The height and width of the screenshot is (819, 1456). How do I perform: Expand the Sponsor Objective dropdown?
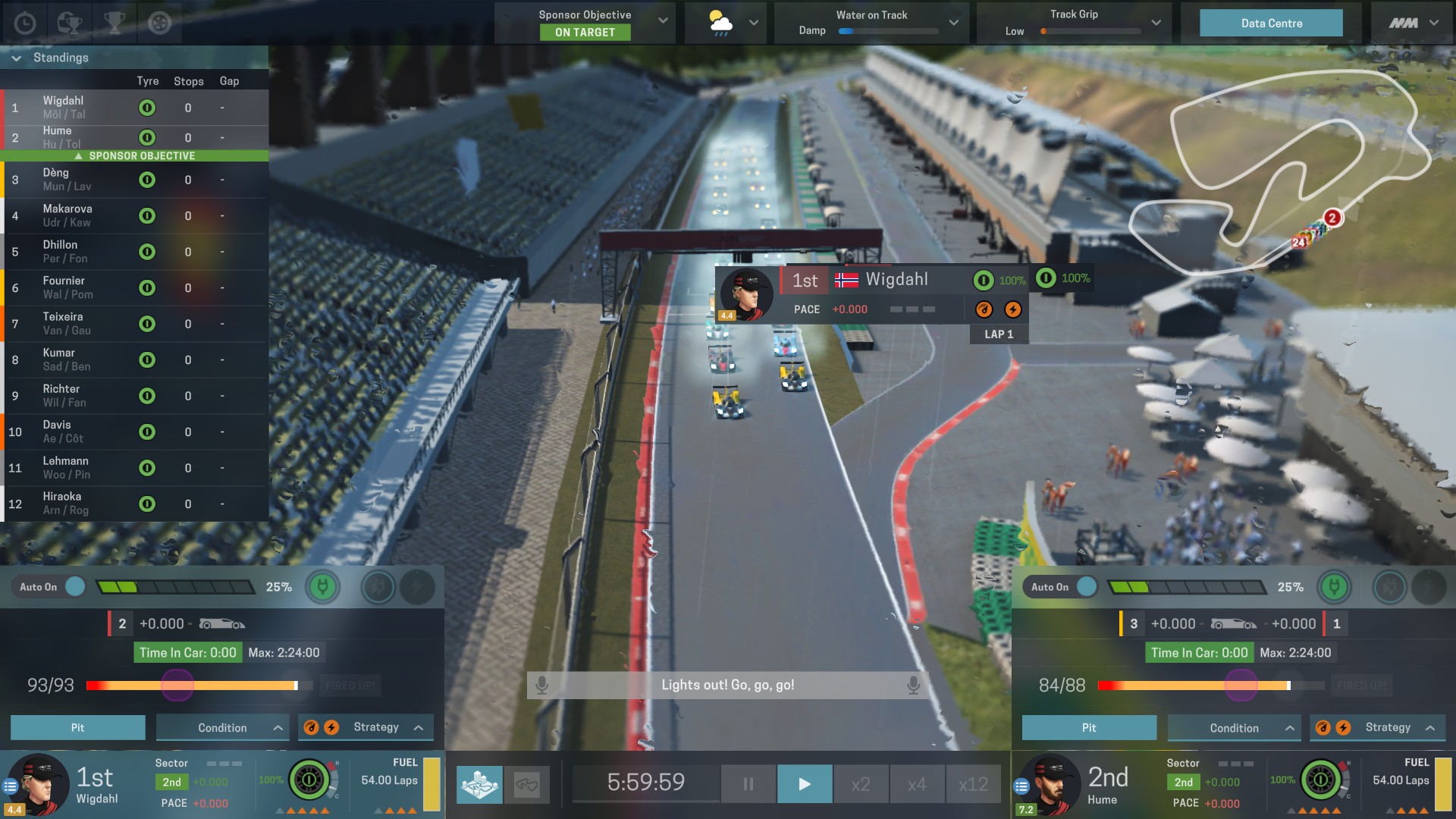pos(662,22)
